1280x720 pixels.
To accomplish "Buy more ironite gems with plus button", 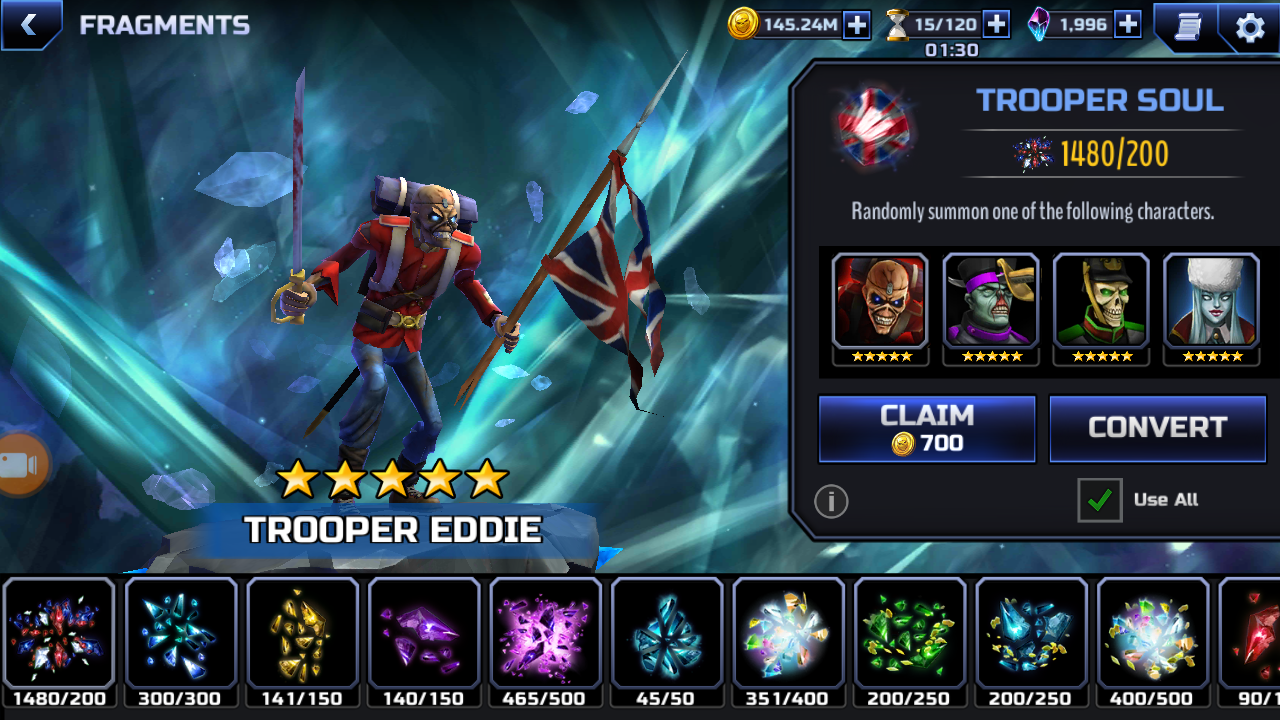I will [1128, 25].
